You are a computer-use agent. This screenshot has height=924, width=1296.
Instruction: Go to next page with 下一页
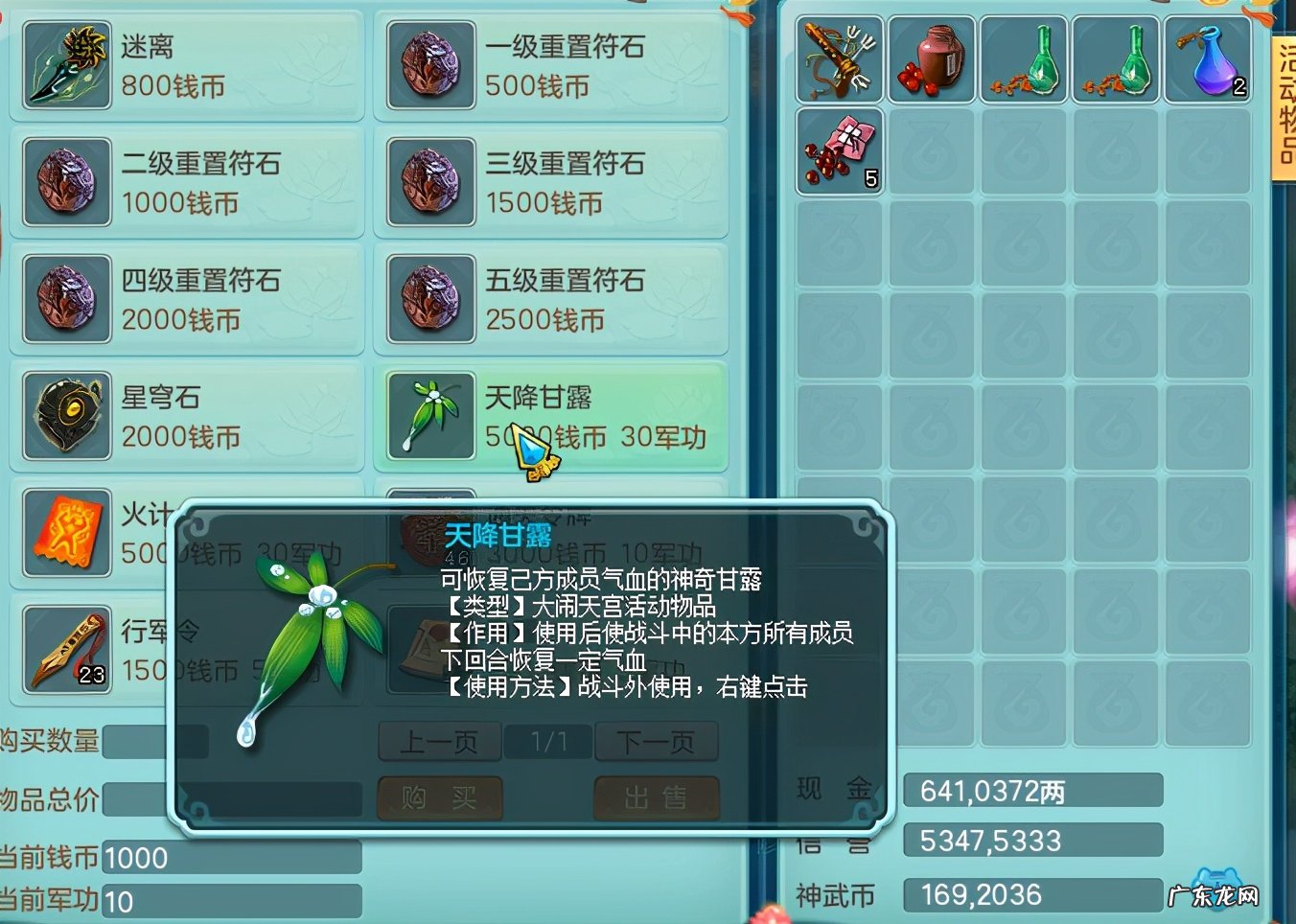(657, 741)
